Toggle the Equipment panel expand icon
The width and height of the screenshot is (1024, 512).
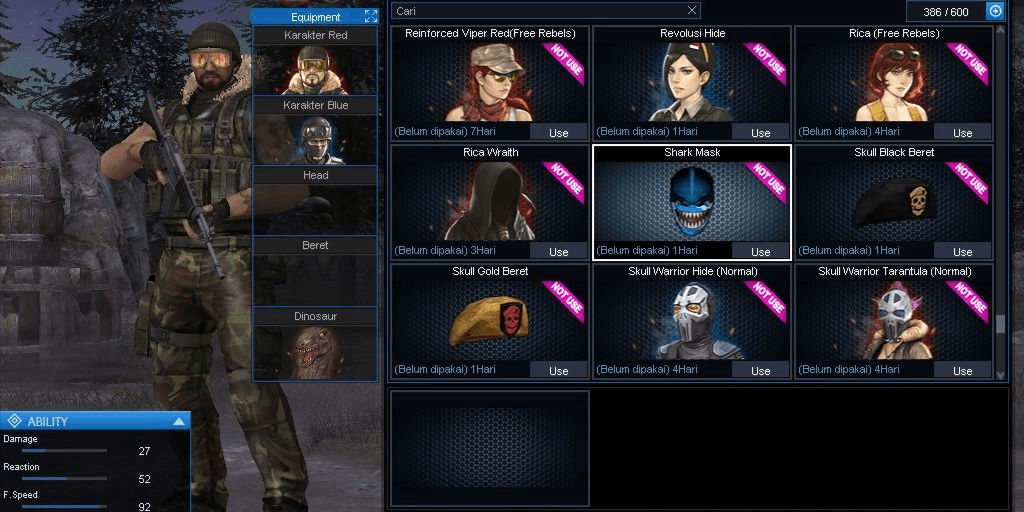click(x=371, y=16)
